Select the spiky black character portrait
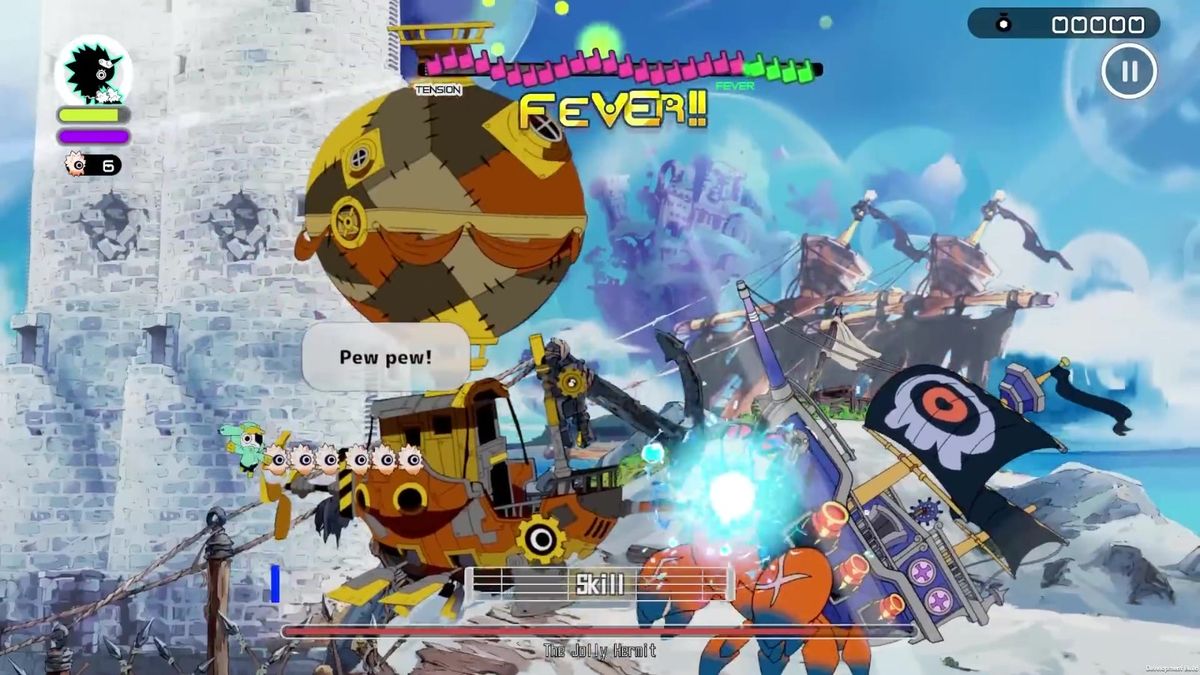The height and width of the screenshot is (675, 1200). point(93,69)
